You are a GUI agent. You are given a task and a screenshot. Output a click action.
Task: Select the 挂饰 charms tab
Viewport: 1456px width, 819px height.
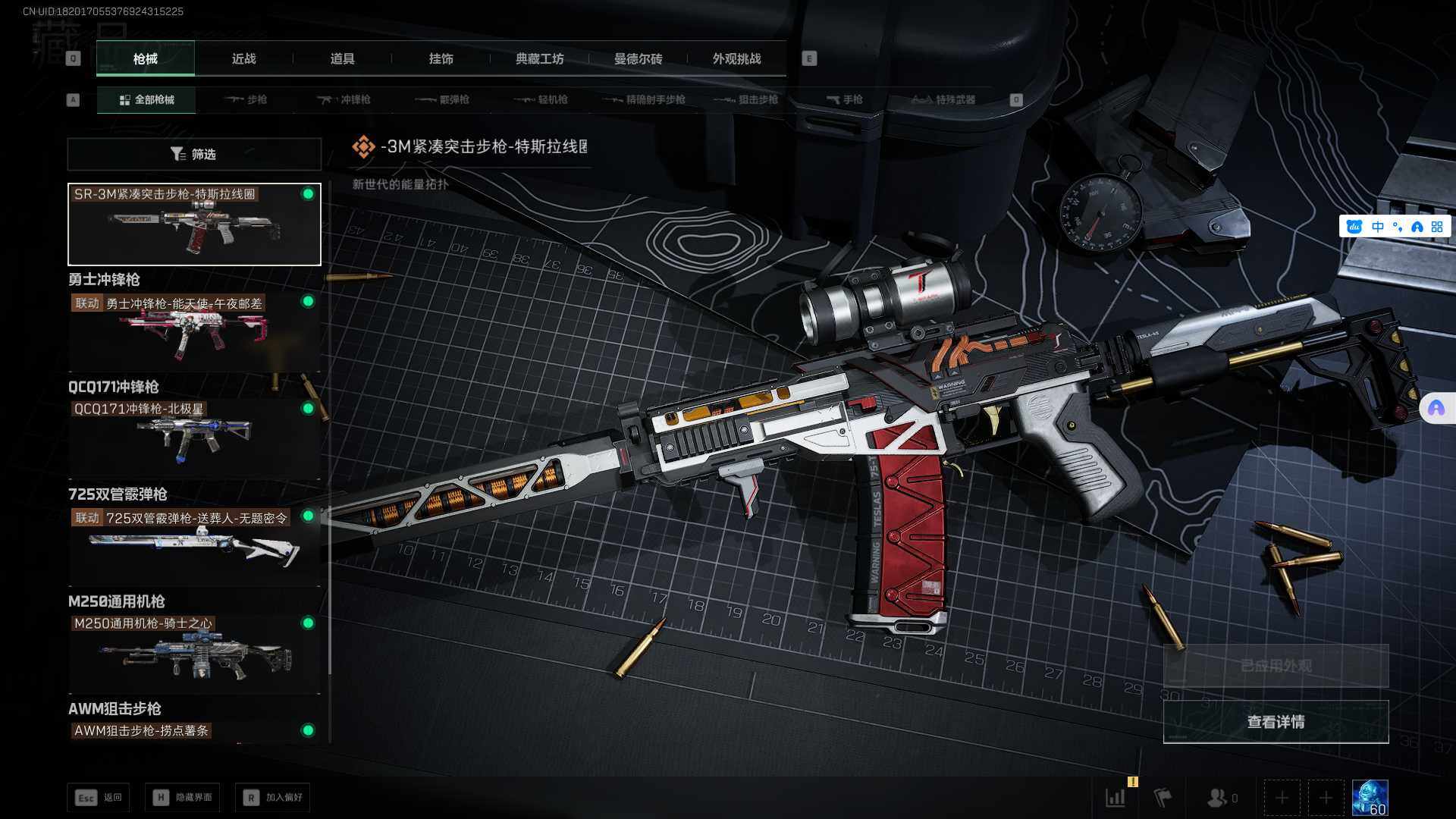441,59
